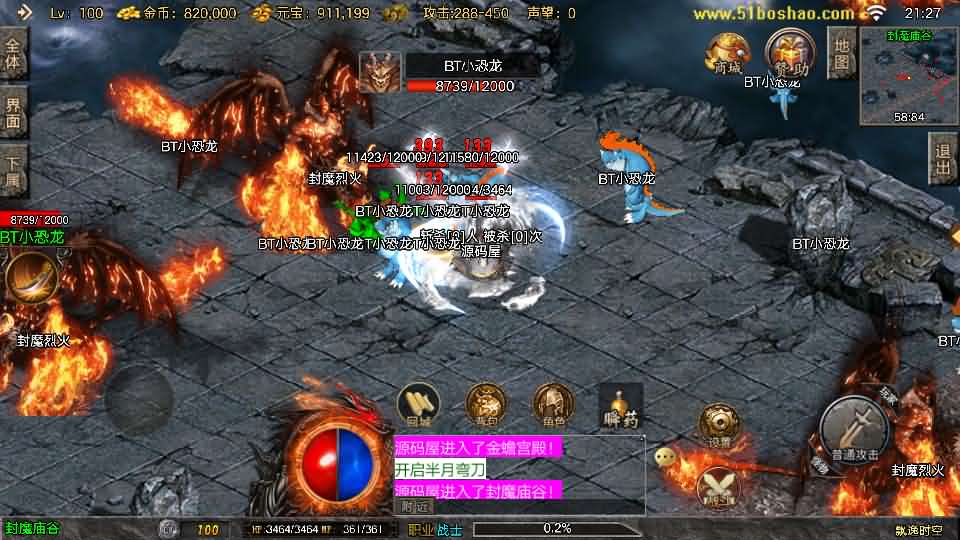Select the 全体 side tab
The width and height of the screenshot is (960, 540).
coord(13,54)
